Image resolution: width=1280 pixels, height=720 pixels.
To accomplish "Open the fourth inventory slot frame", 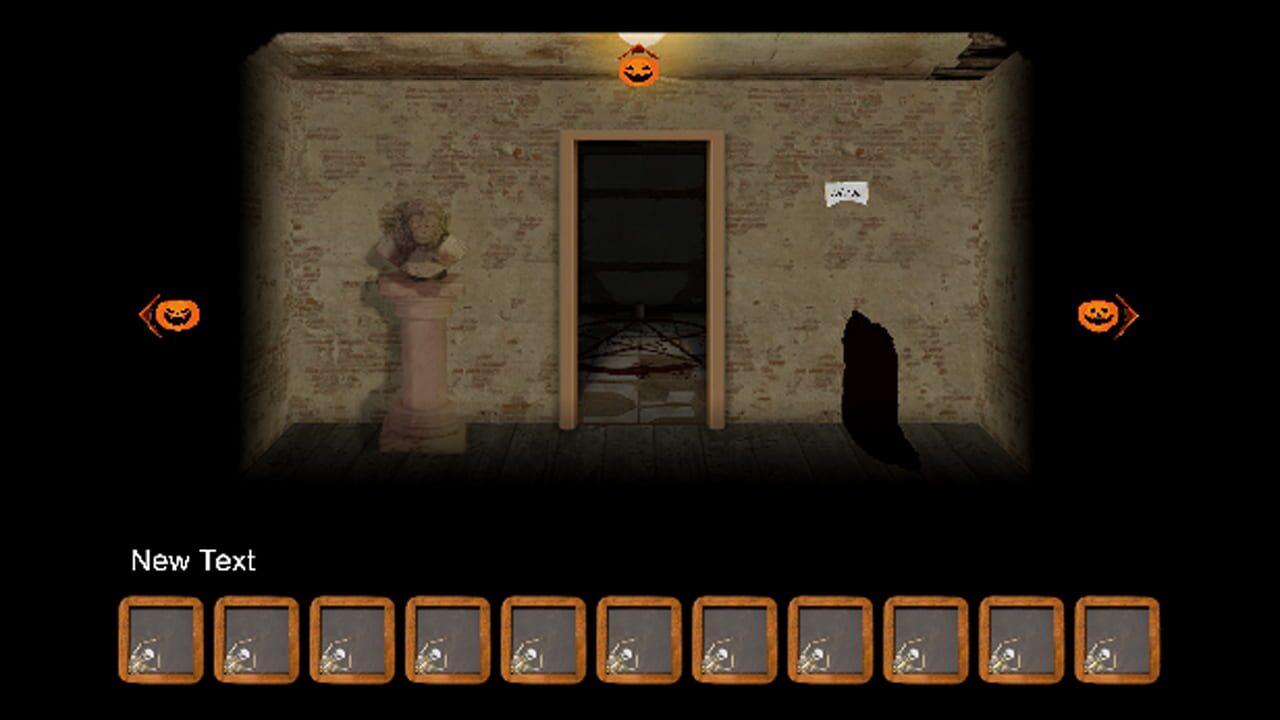I will tap(446, 640).
